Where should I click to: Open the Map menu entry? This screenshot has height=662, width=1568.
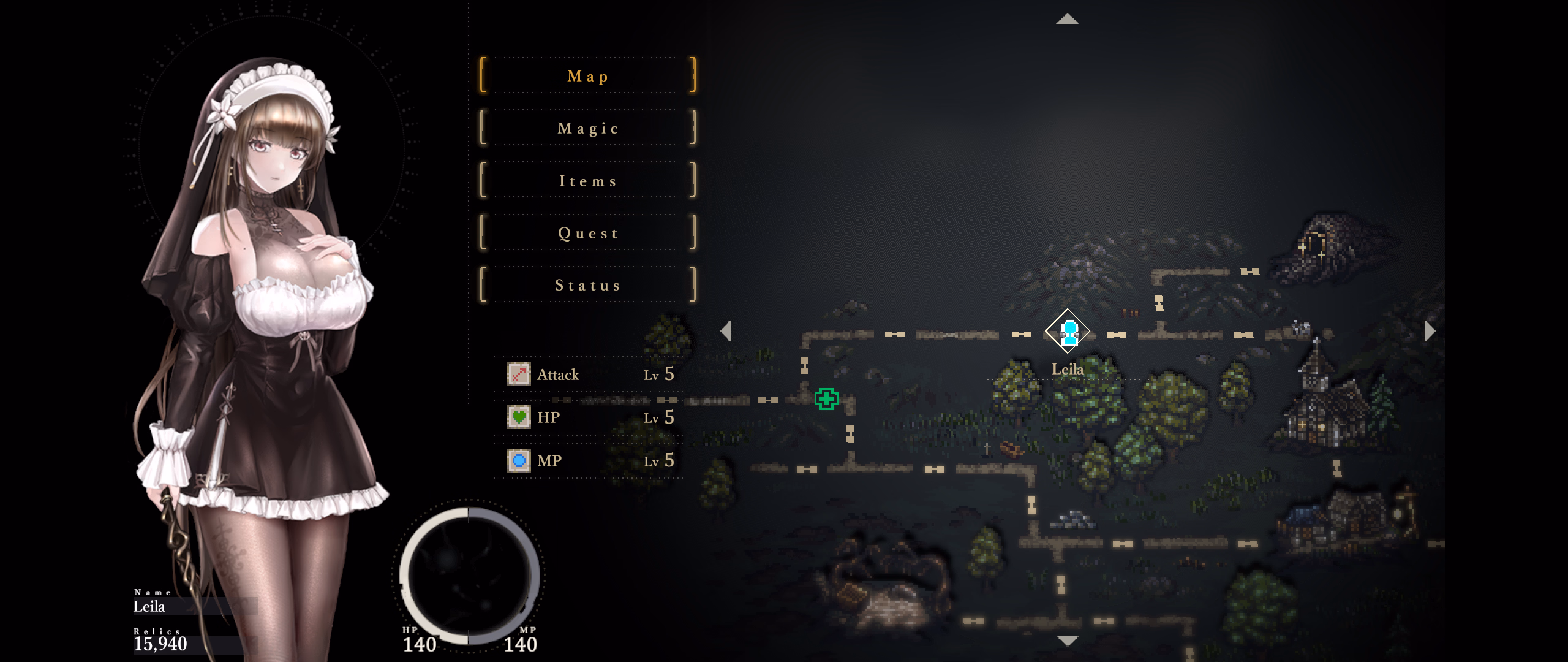click(x=588, y=76)
